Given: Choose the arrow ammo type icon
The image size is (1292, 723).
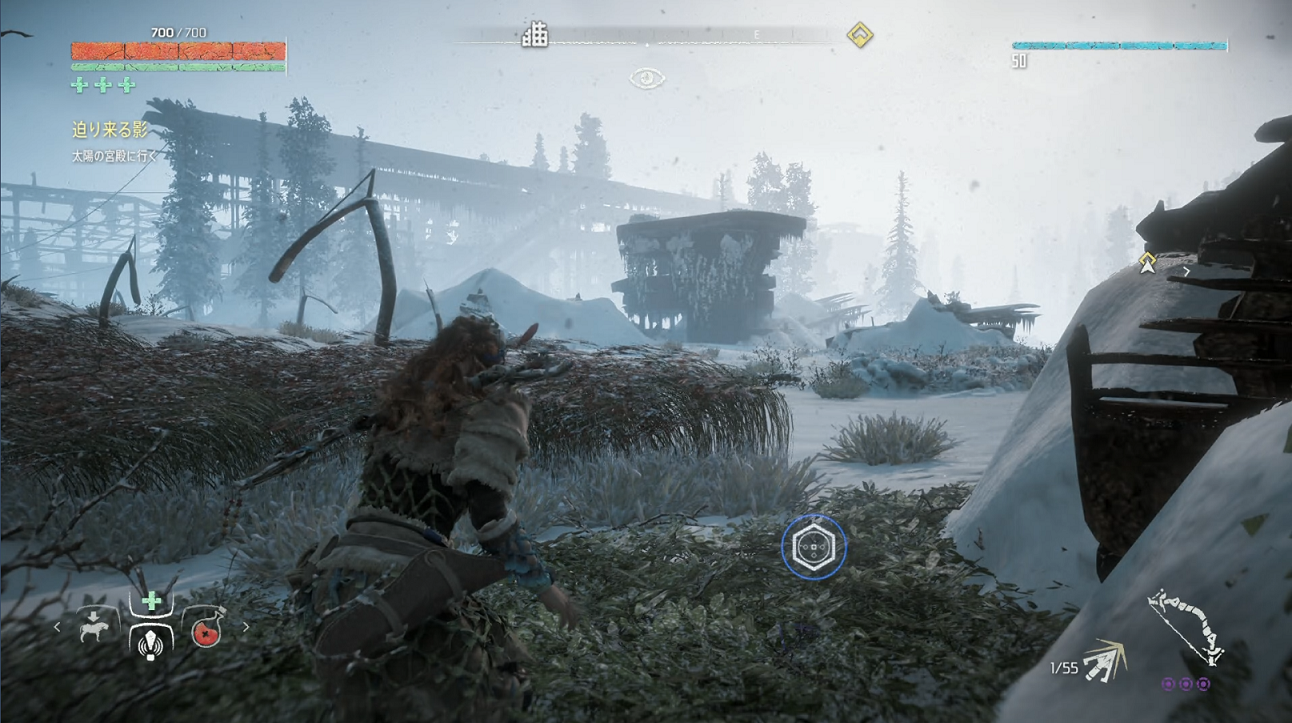Looking at the screenshot, I should click(x=1106, y=660).
